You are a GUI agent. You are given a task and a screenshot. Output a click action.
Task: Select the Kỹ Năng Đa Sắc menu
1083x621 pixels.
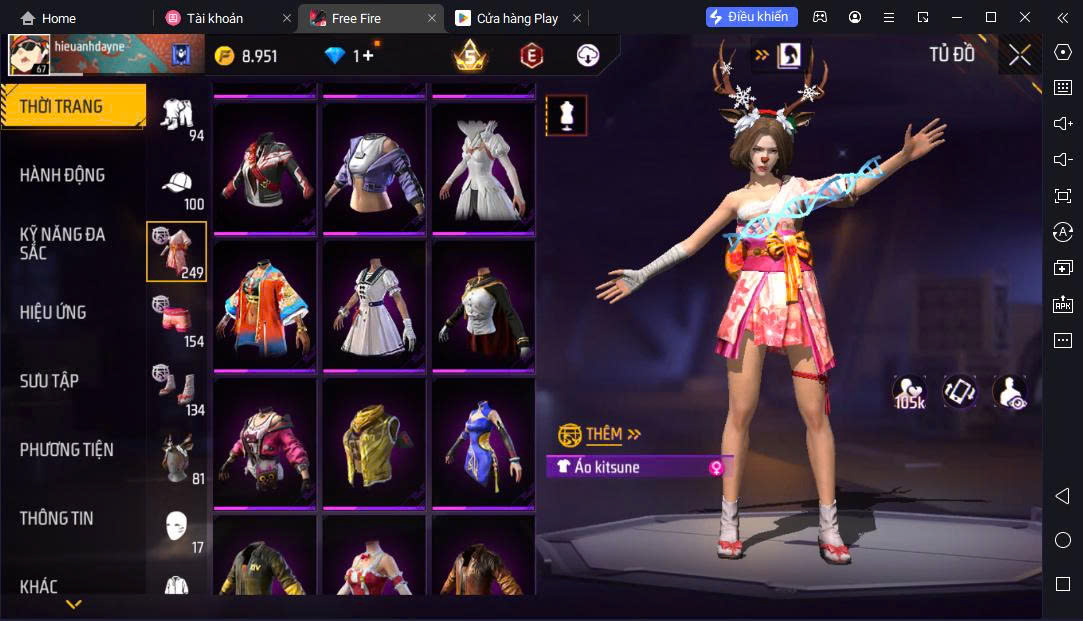62,243
